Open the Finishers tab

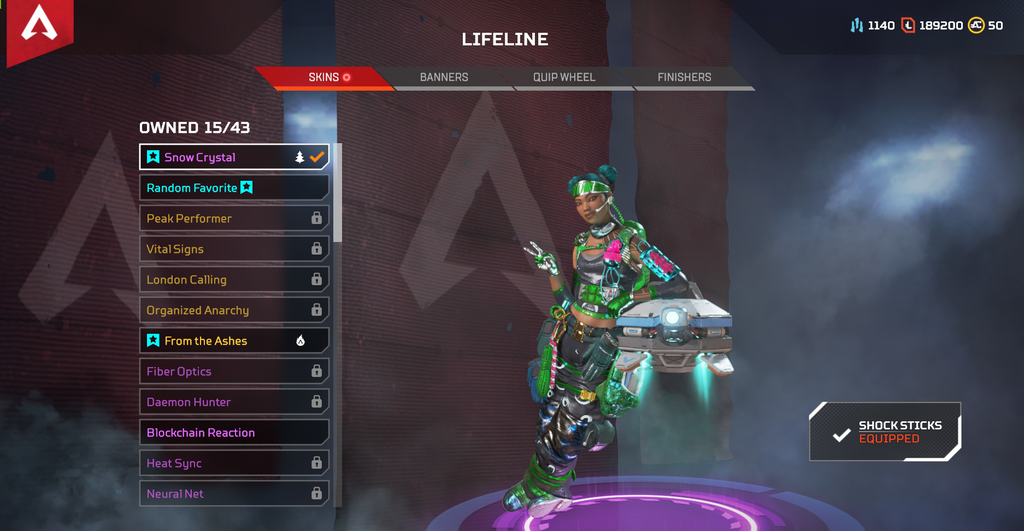684,77
